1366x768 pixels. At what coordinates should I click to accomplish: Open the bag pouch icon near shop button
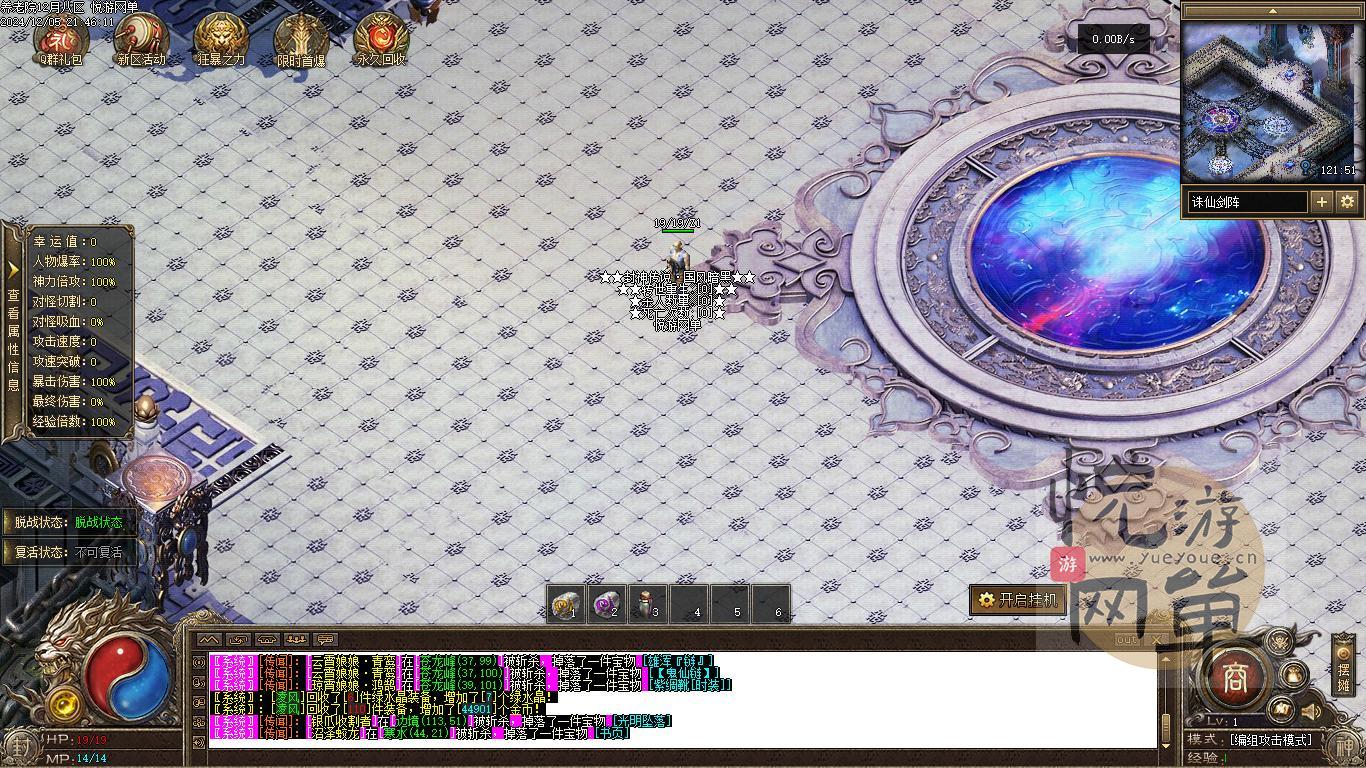coord(1293,675)
